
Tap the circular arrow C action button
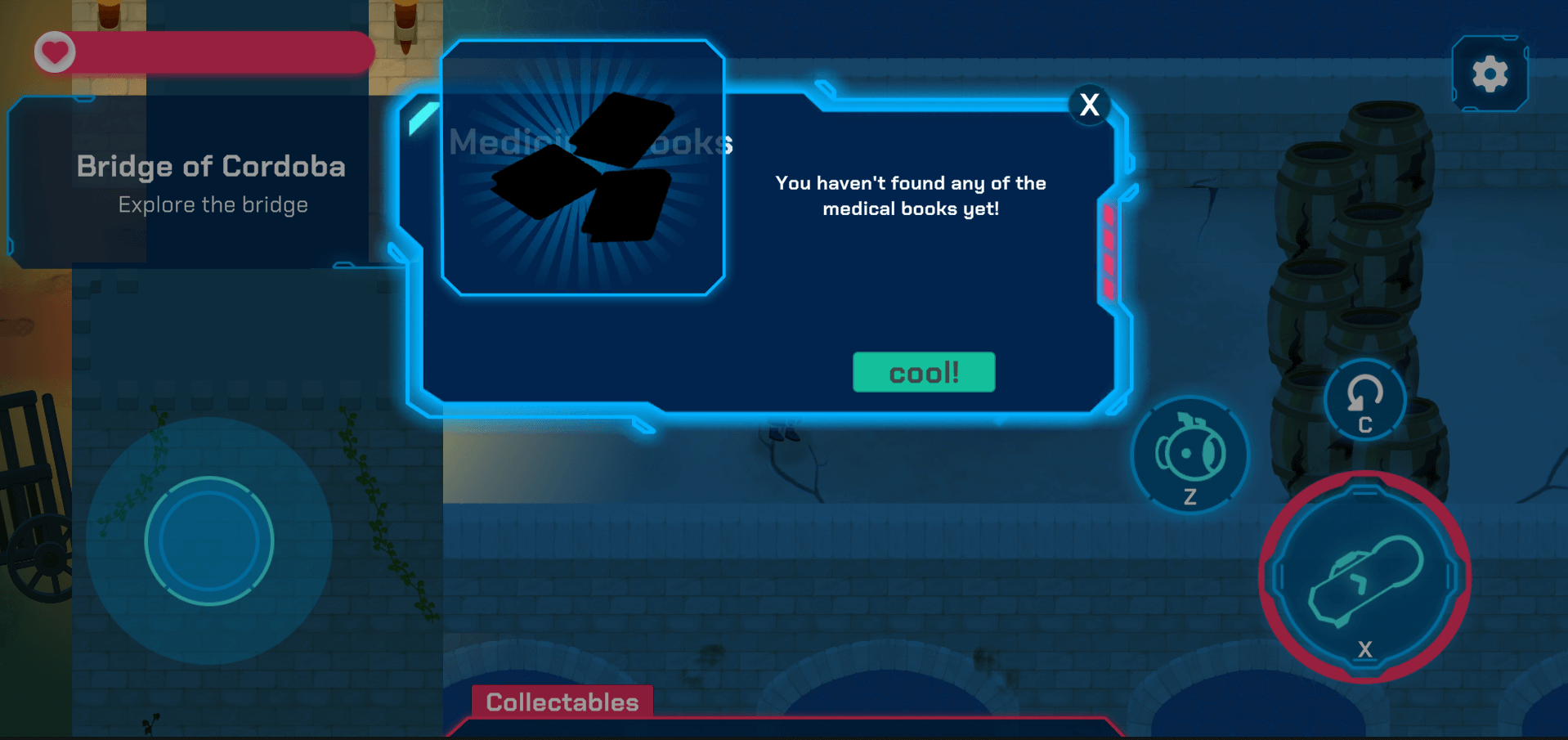click(x=1364, y=400)
